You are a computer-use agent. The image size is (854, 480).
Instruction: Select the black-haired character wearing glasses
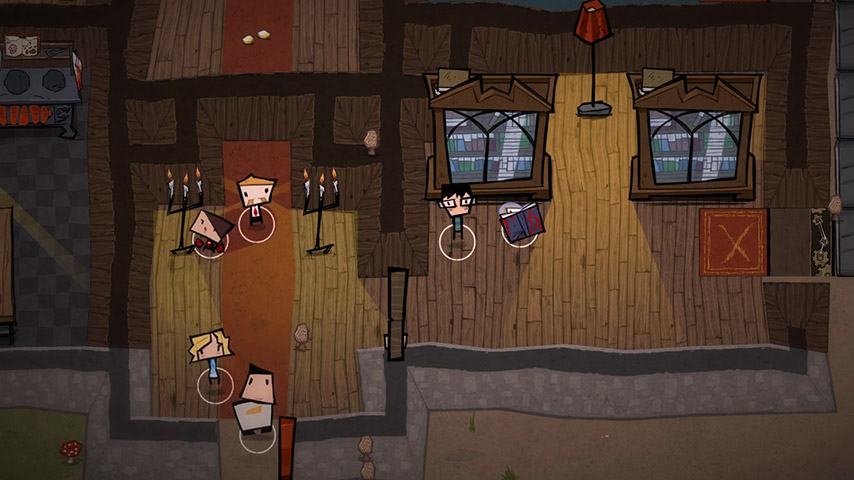pos(457,212)
